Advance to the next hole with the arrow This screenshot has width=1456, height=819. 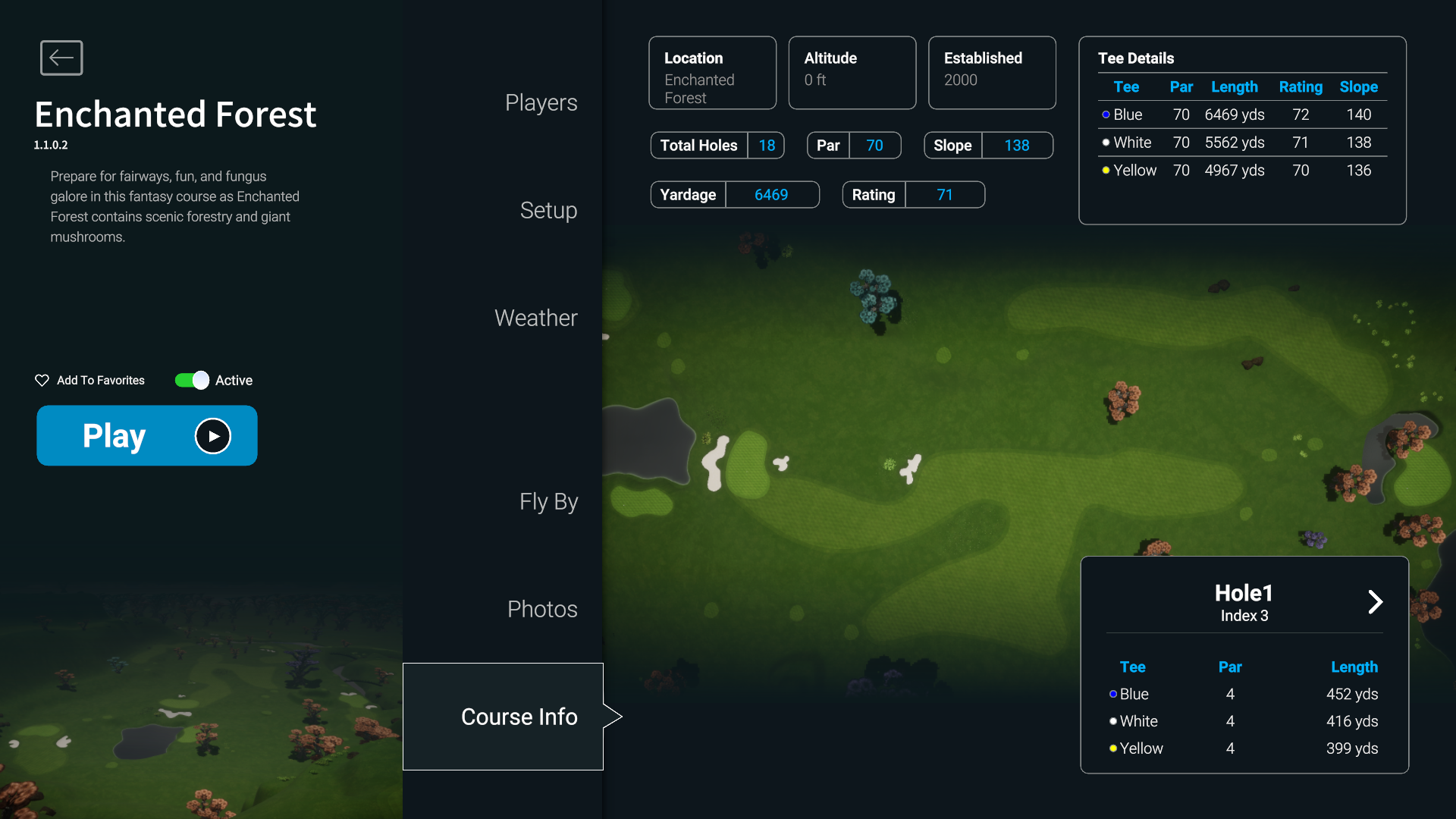click(x=1375, y=602)
